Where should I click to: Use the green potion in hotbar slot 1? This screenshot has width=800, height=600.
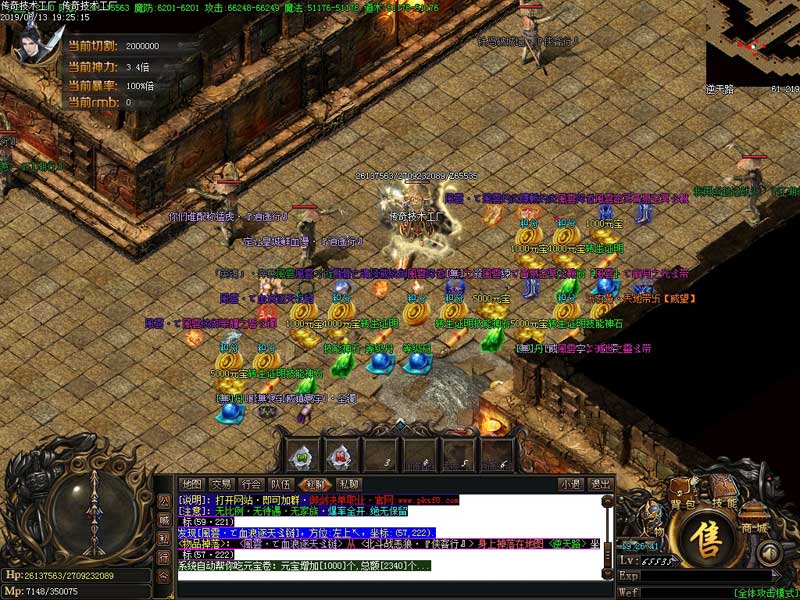(x=303, y=456)
